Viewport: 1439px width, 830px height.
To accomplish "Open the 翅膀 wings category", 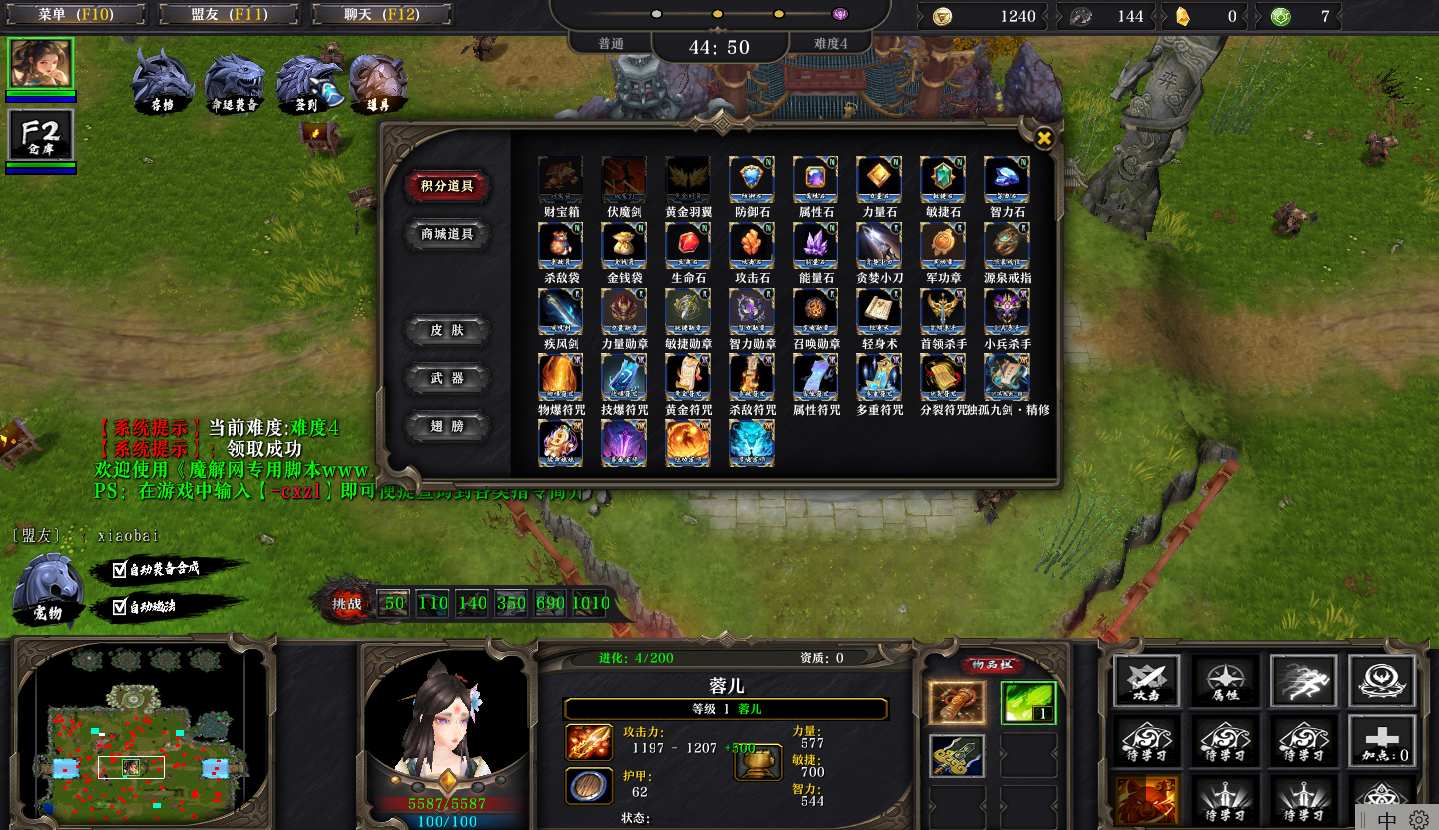I will click(x=448, y=426).
